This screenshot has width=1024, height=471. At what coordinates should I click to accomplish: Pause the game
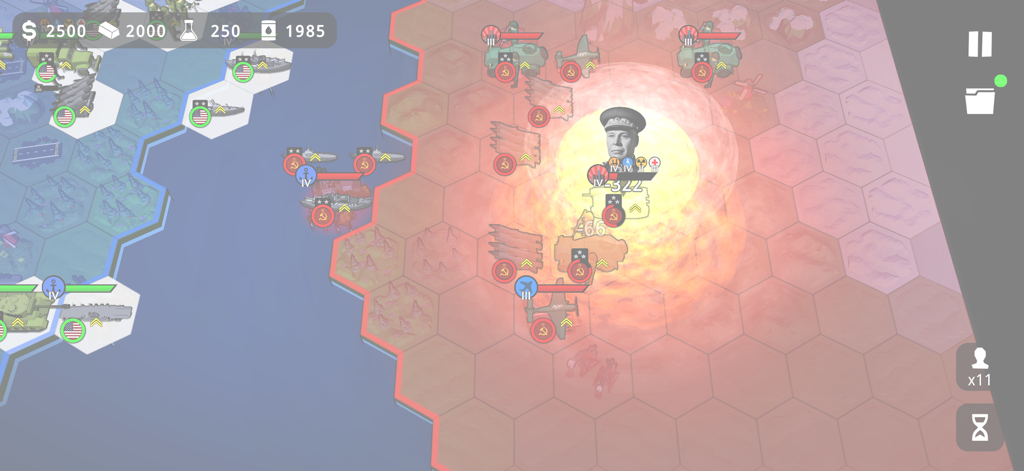980,44
